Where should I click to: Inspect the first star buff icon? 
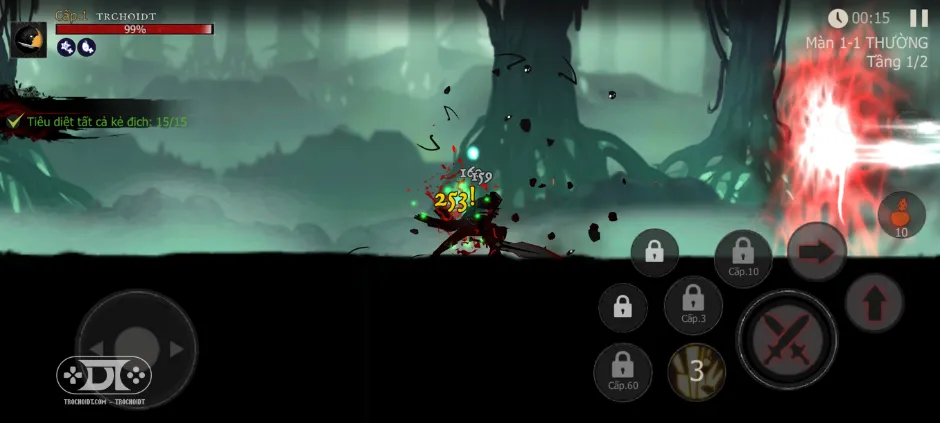66,47
